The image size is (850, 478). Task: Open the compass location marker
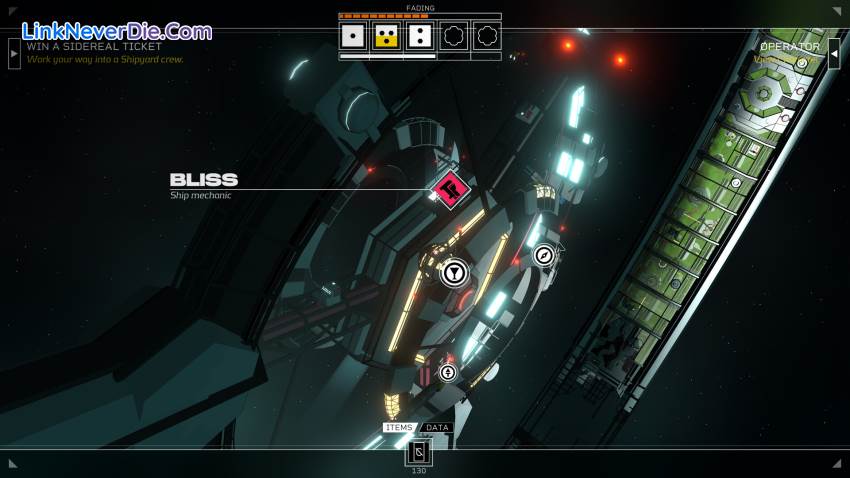(544, 256)
